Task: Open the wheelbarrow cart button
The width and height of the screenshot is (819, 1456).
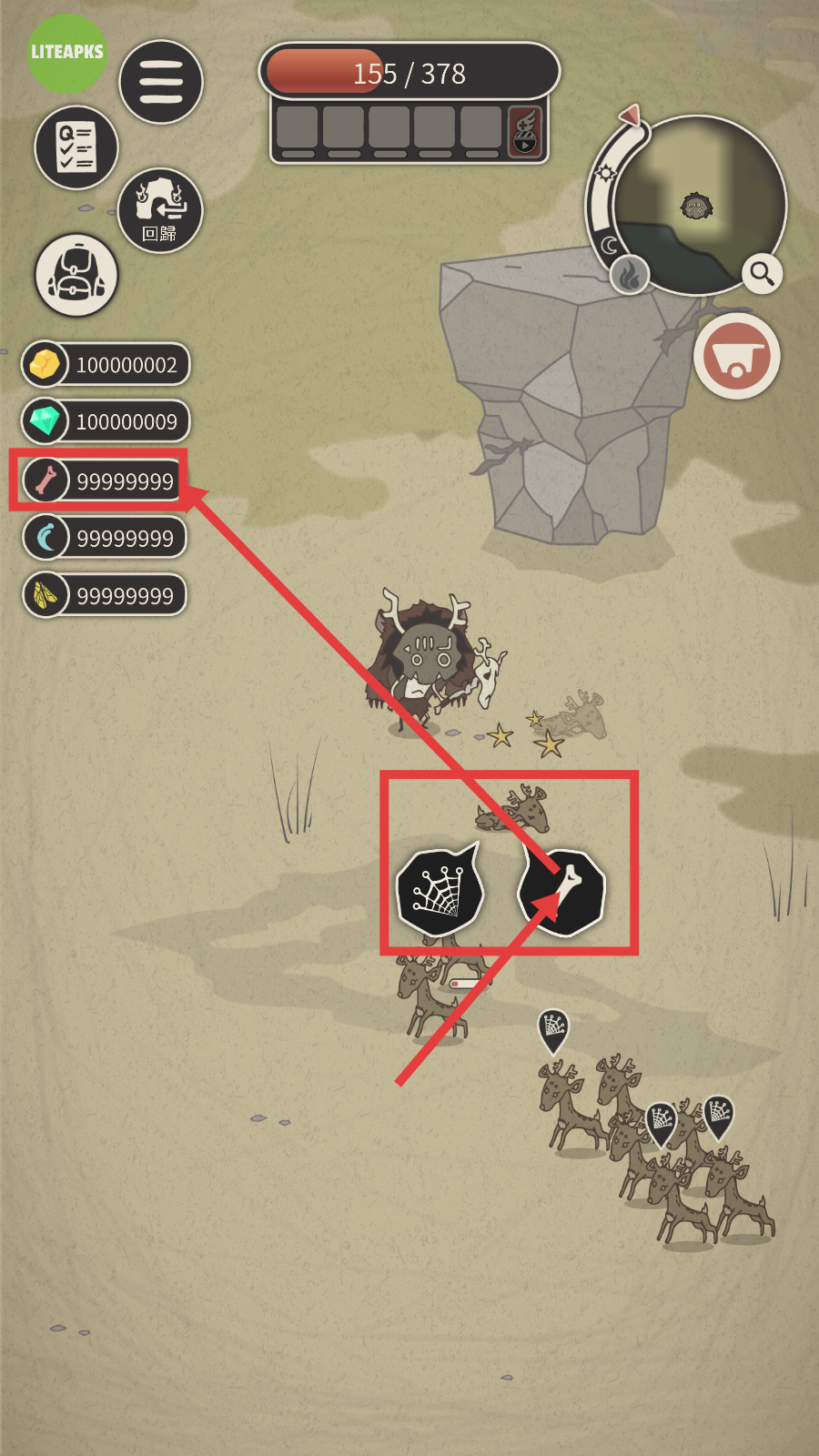Action: pos(736,357)
